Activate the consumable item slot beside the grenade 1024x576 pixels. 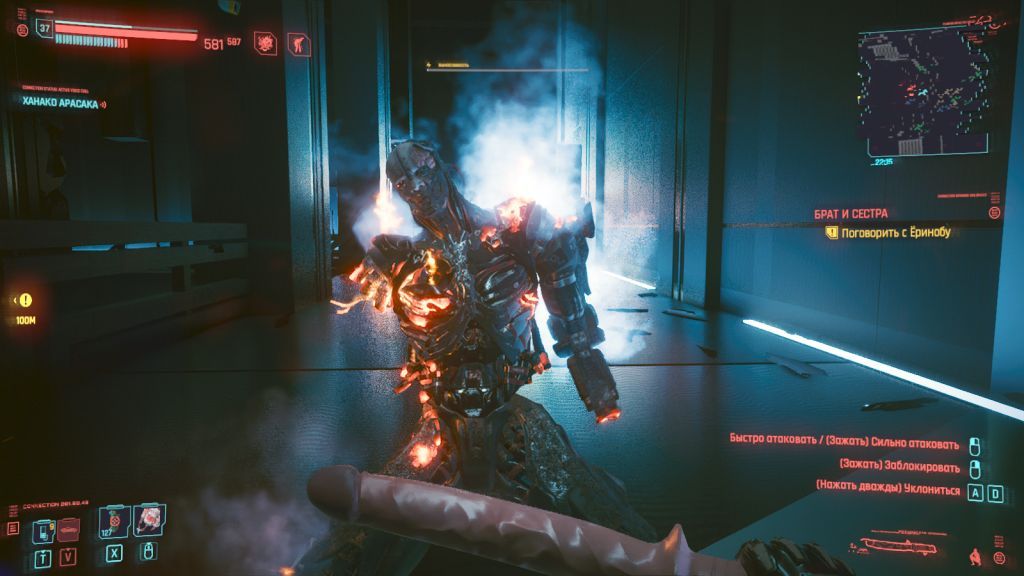point(148,521)
